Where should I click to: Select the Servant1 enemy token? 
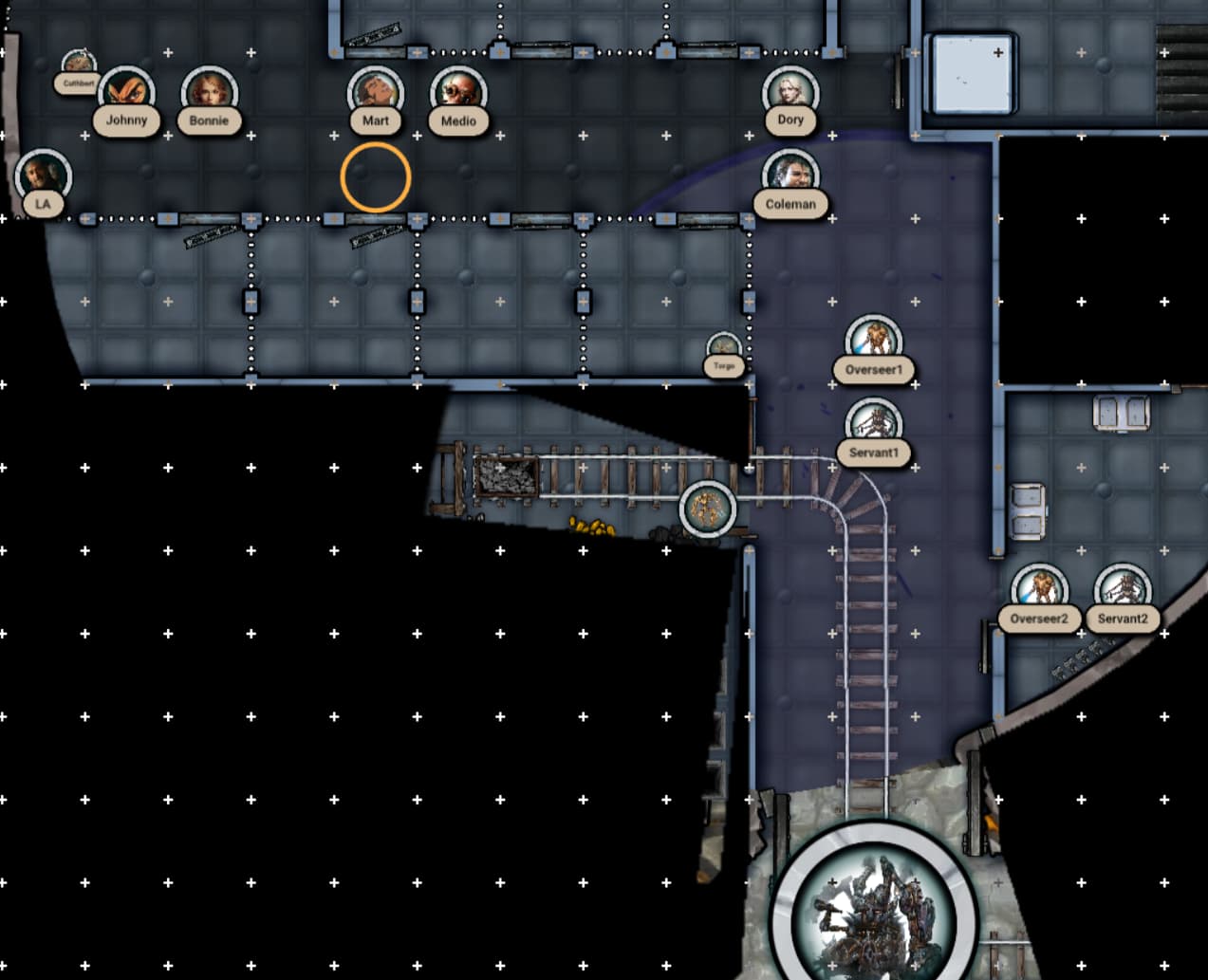[x=873, y=425]
